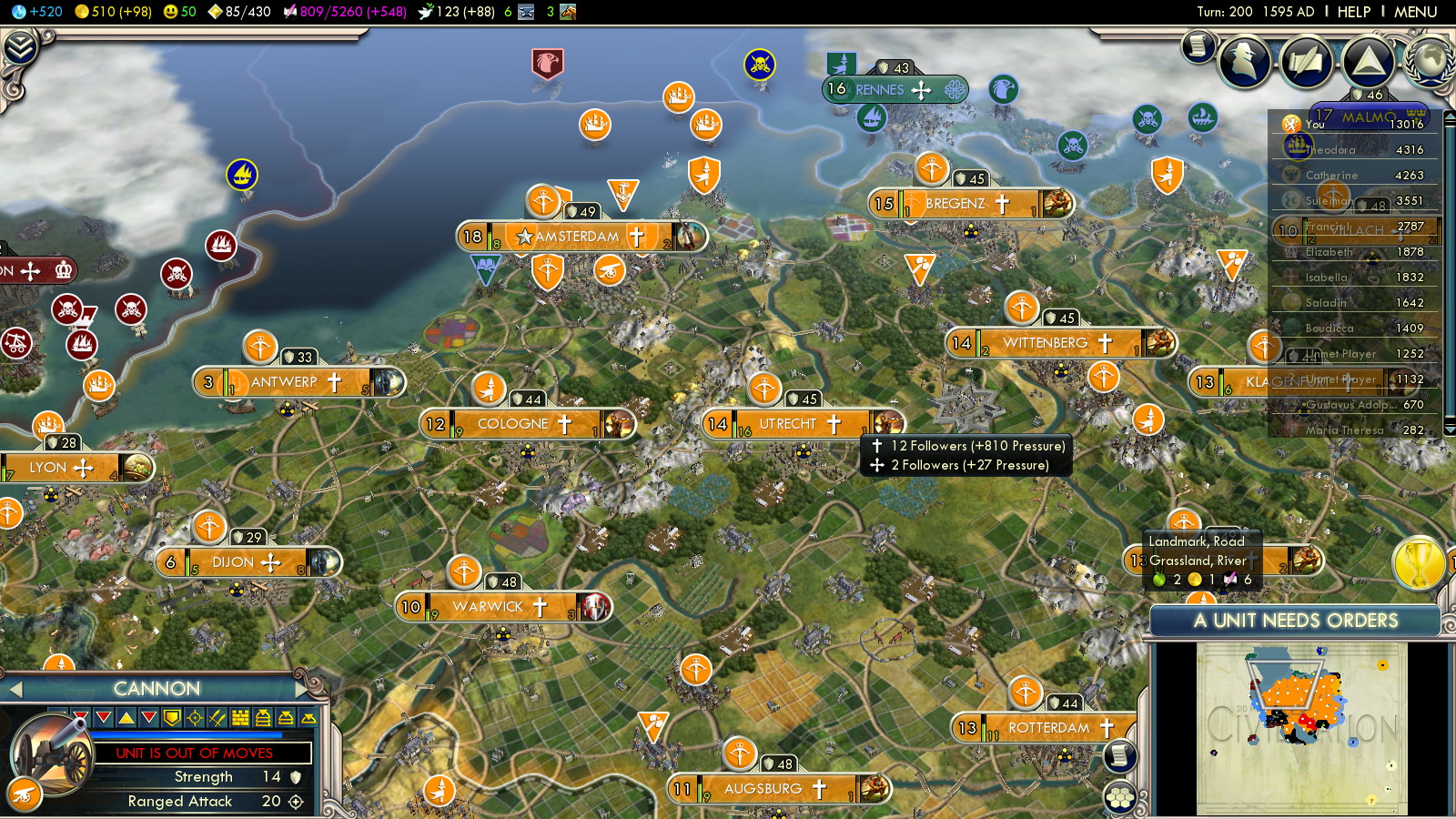This screenshot has height=819, width=1456.
Task: Open the tech tree flask icon
Action: pos(19,12)
